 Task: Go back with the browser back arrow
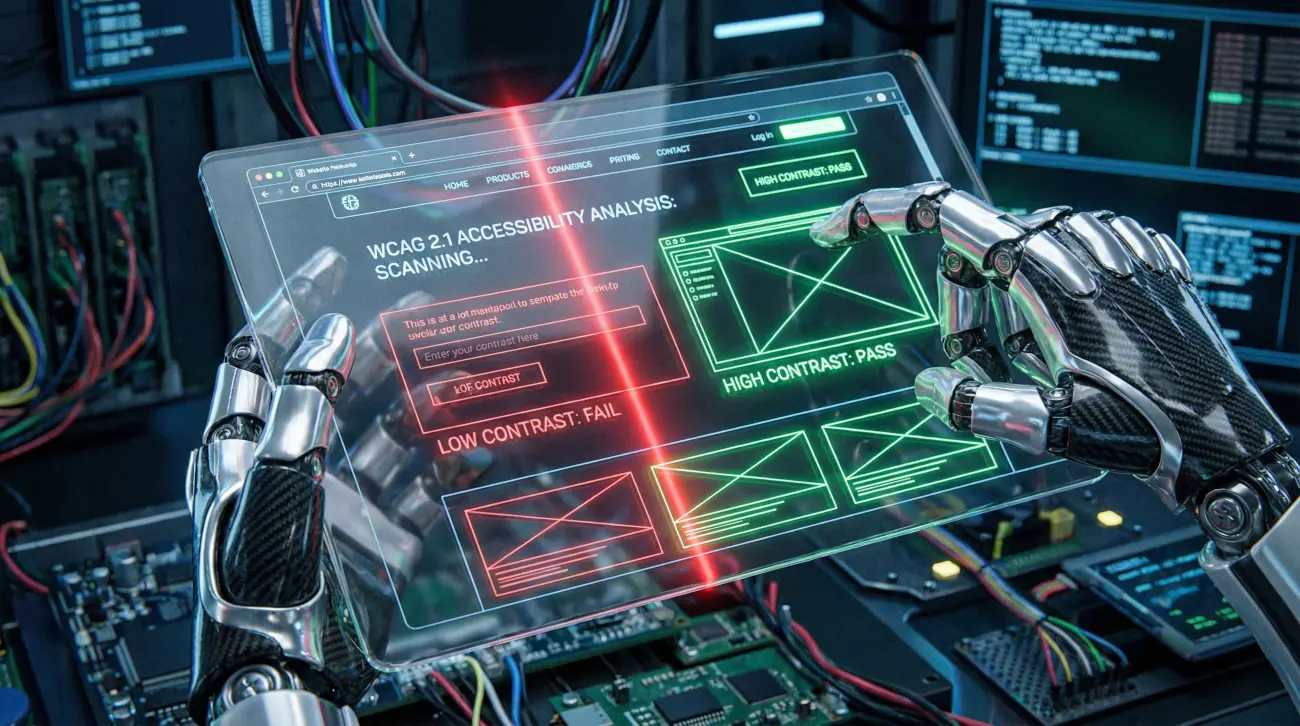coord(265,193)
